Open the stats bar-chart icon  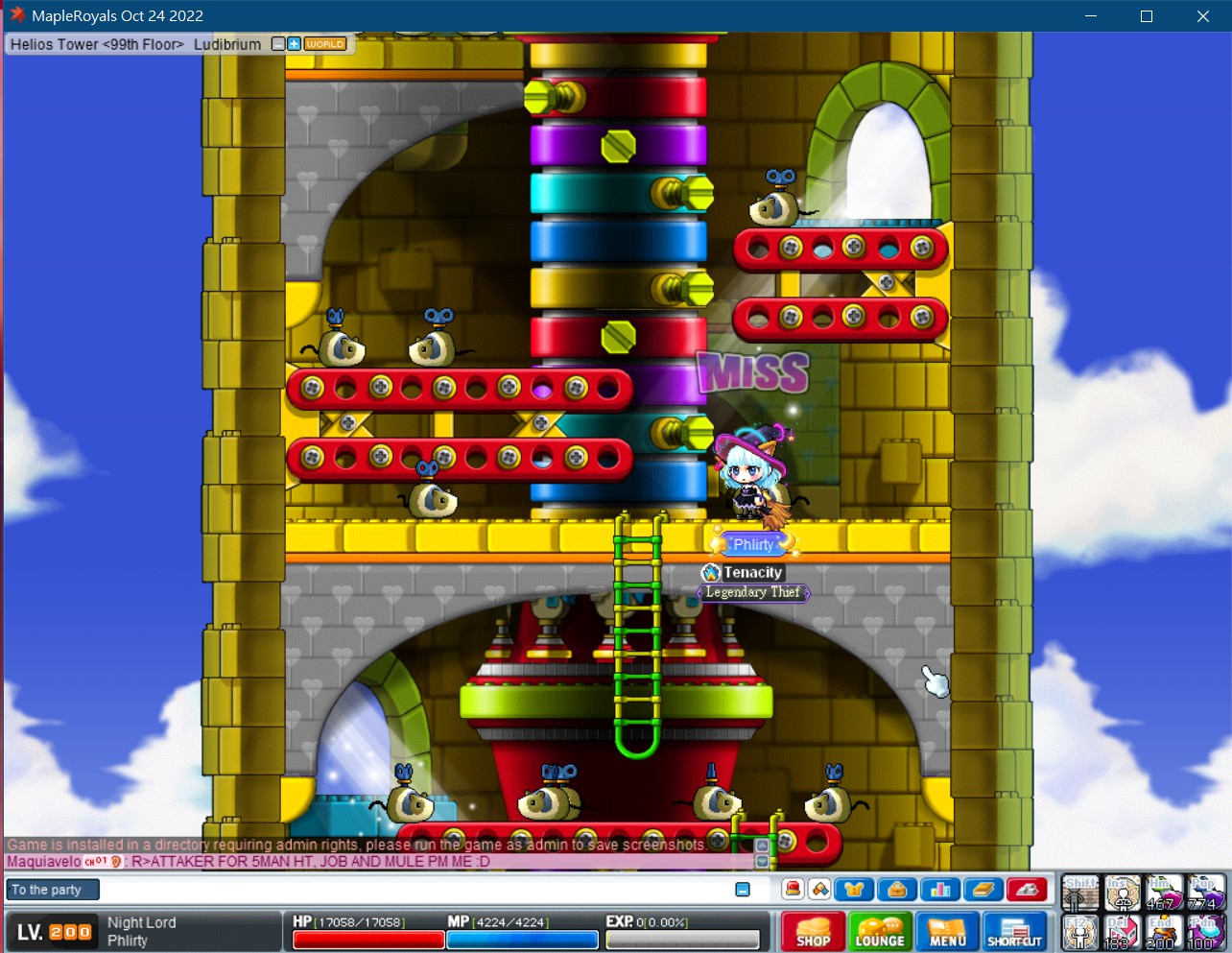pos(939,890)
